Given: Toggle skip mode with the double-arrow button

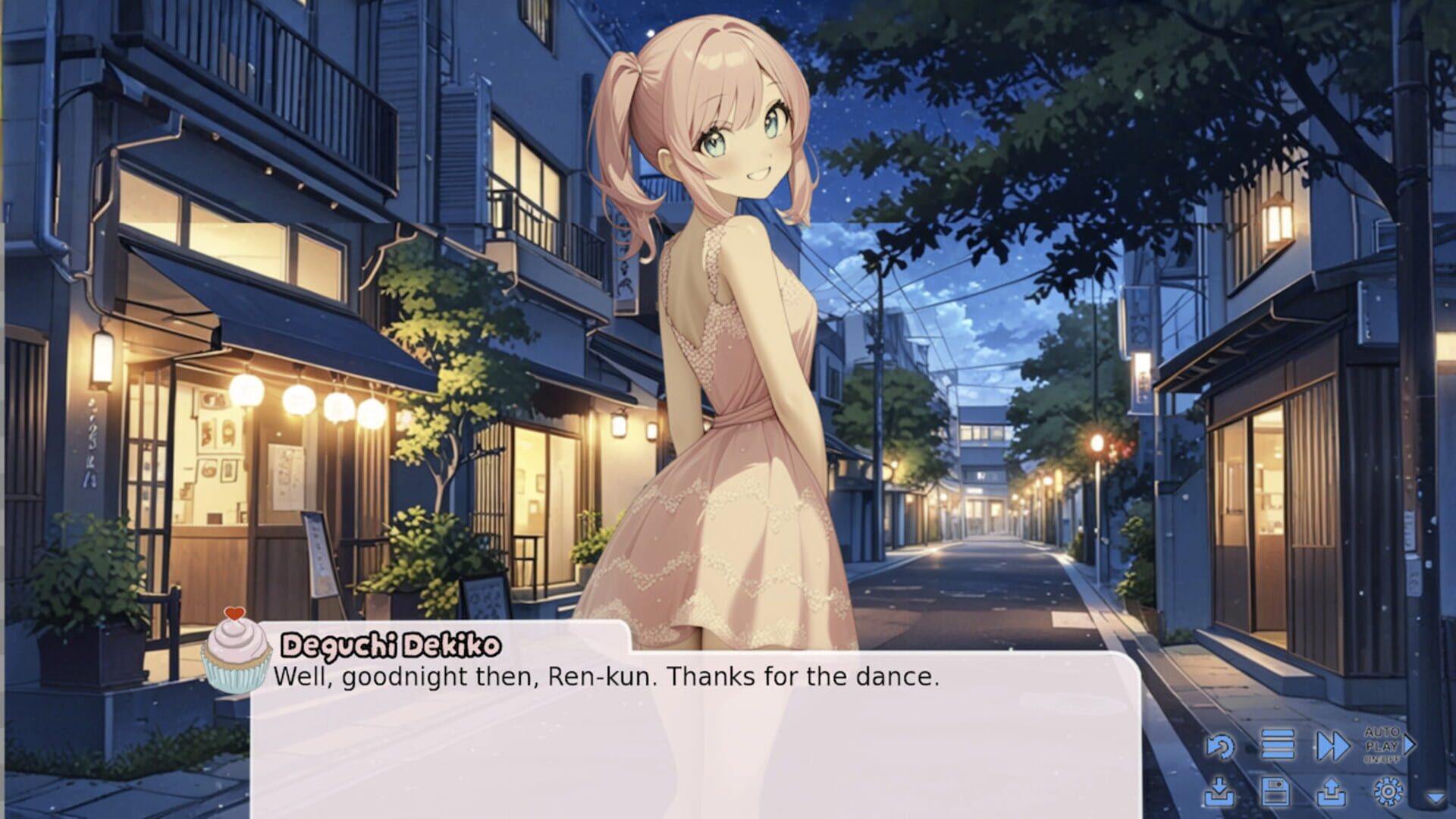Looking at the screenshot, I should [1332, 745].
